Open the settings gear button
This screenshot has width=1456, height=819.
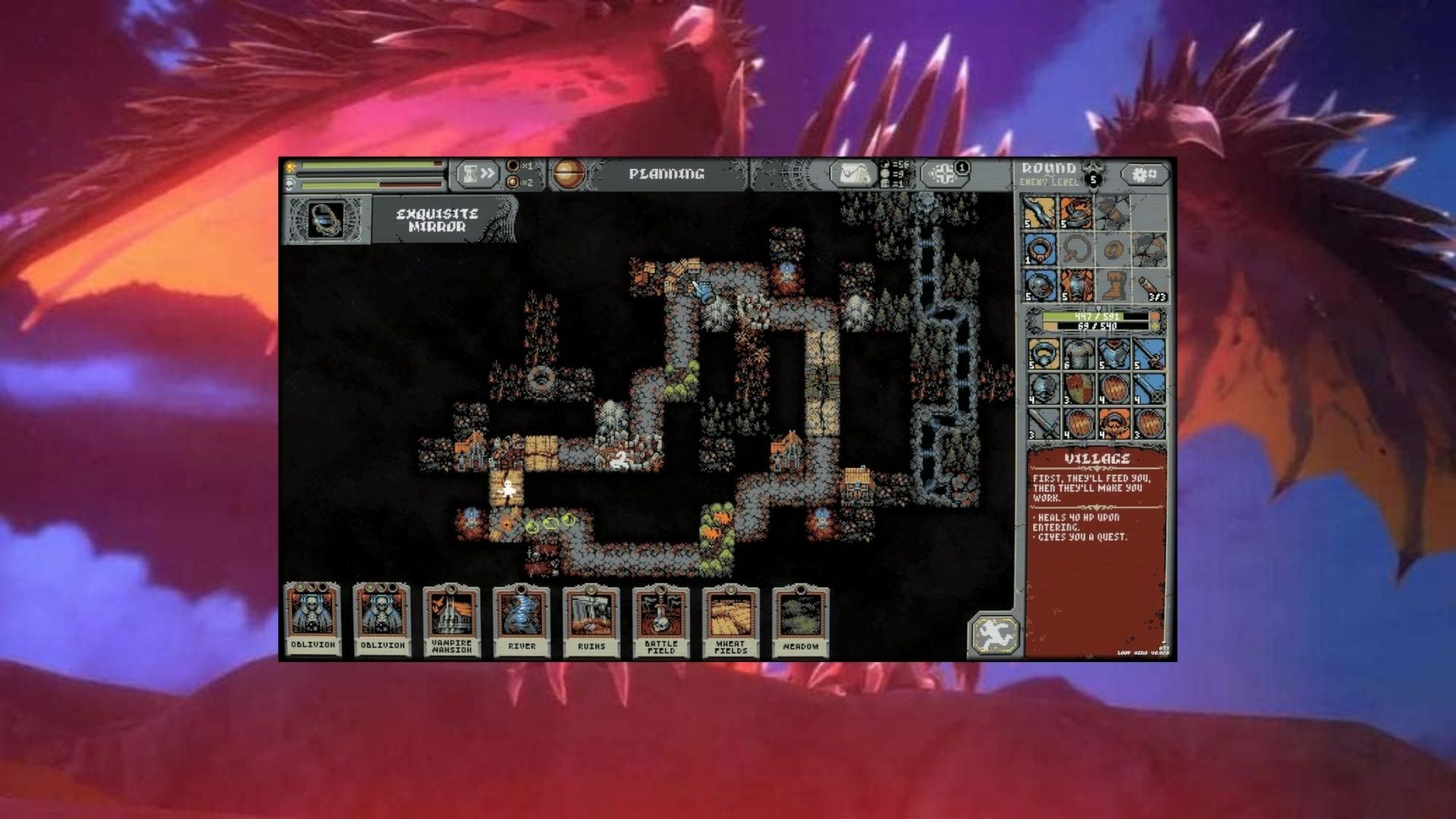pyautogui.click(x=1144, y=175)
